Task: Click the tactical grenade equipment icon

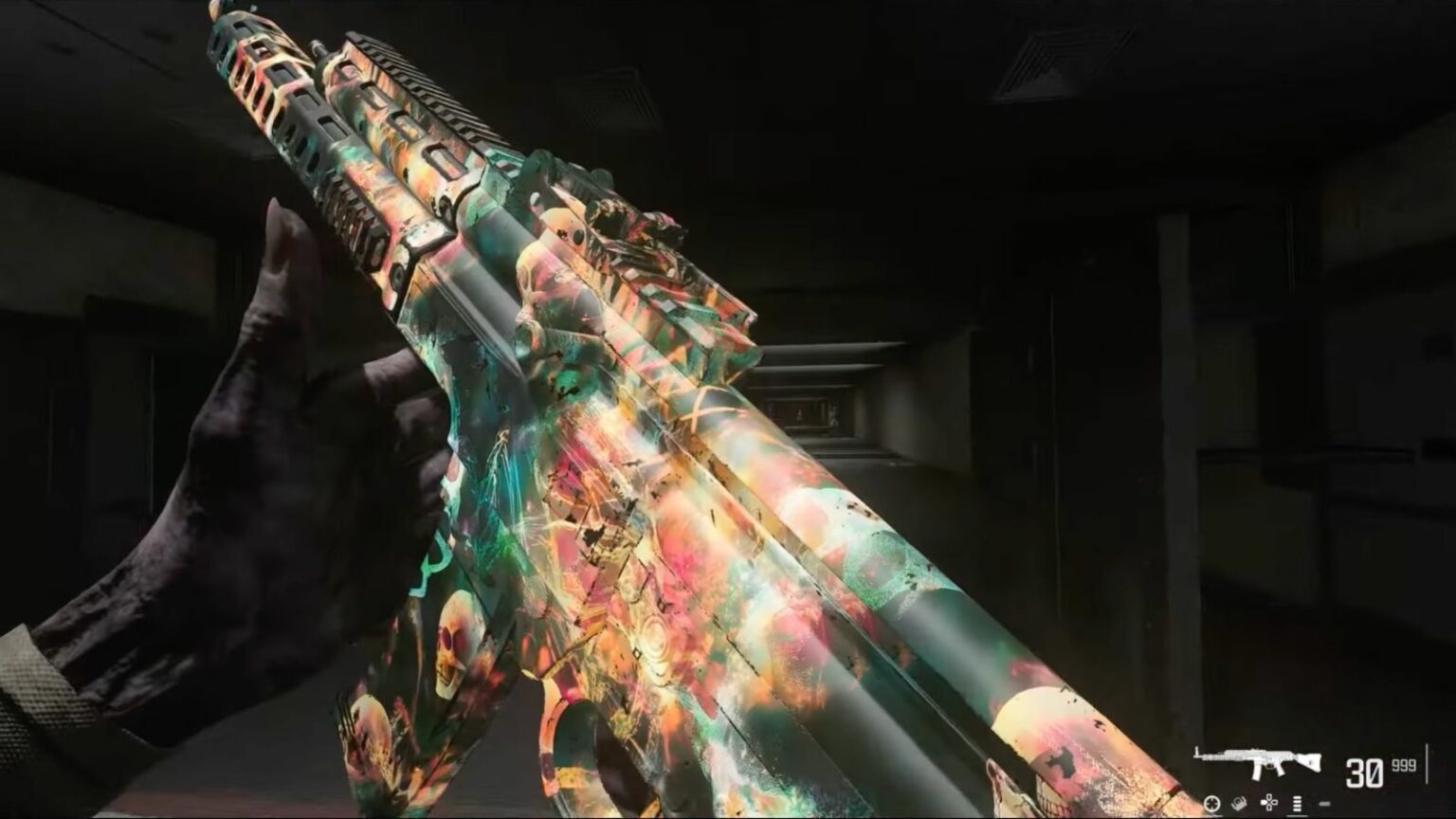Action: tap(1239, 803)
